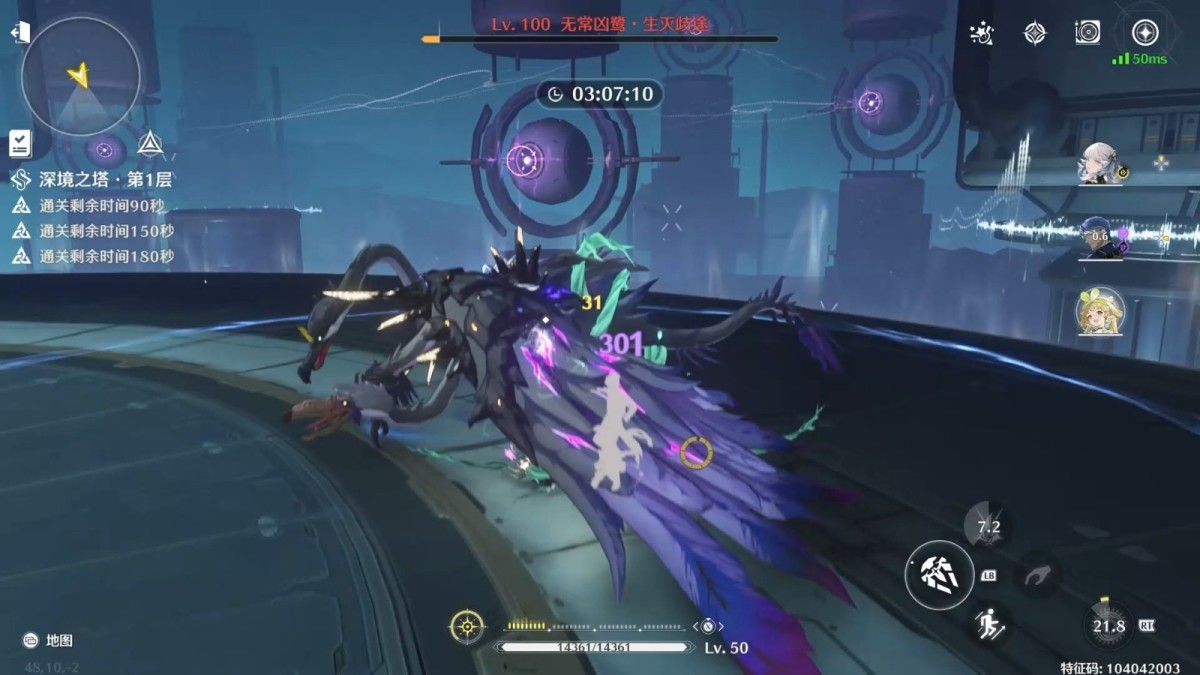This screenshot has width=1200, height=675.
Task: Use the grabbing hand ability
Action: (1035, 576)
